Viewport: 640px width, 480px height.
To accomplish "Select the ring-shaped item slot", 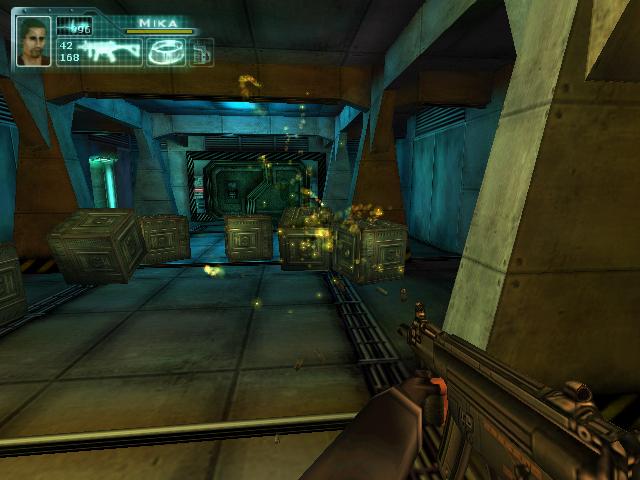I will [164, 52].
